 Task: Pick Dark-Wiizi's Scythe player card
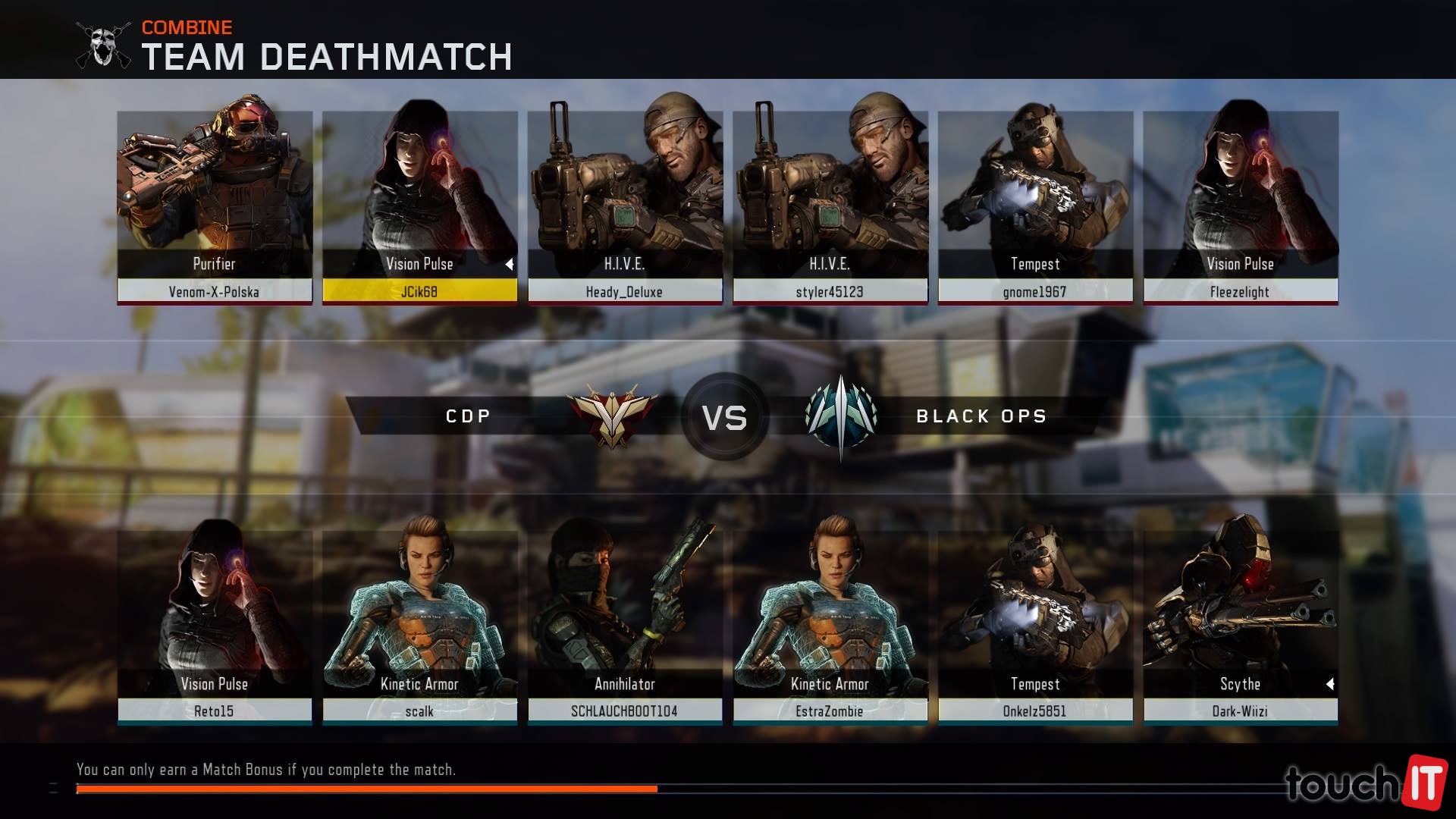point(1241,626)
